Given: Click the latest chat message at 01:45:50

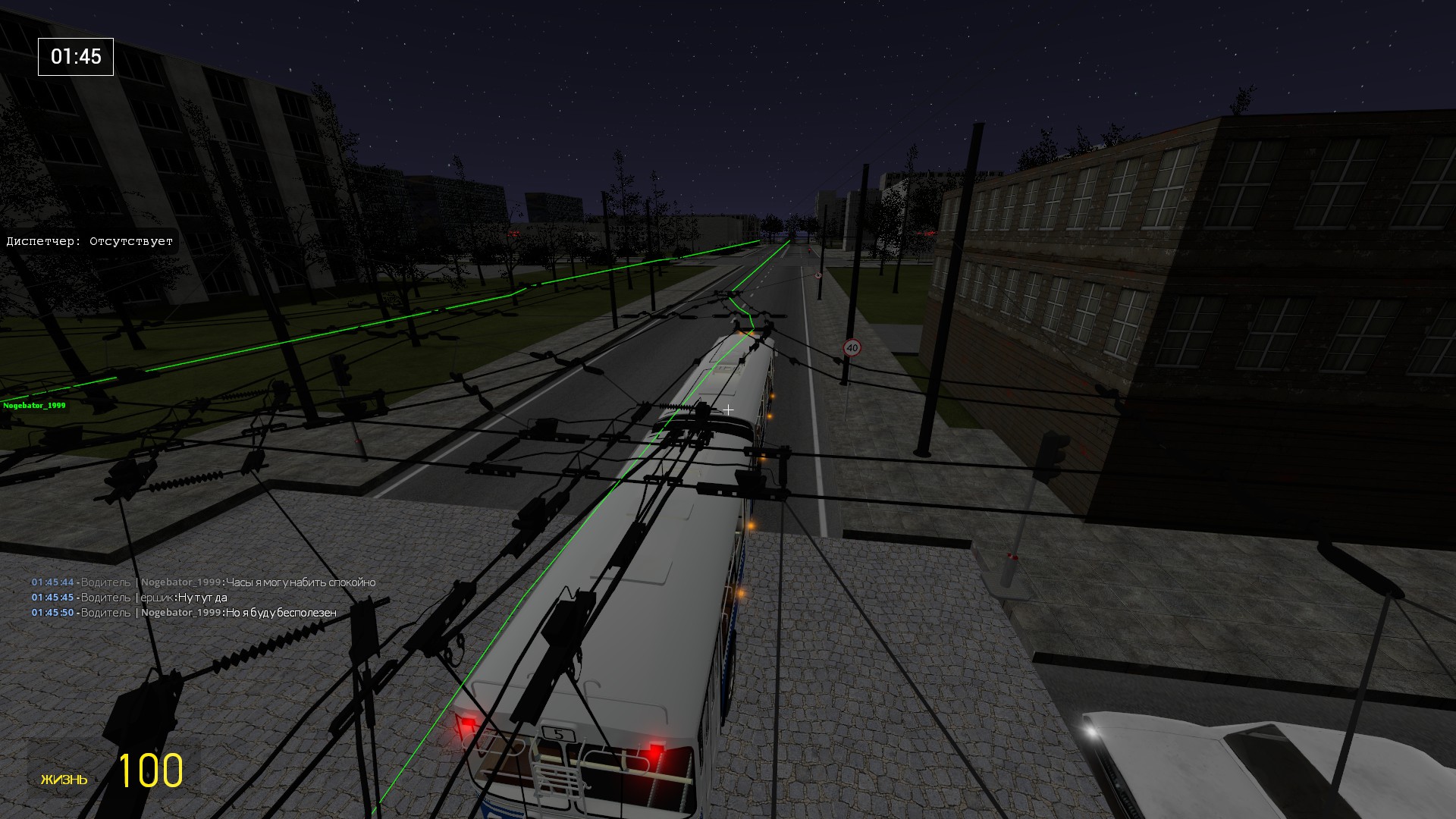Looking at the screenshot, I should coord(281,613).
